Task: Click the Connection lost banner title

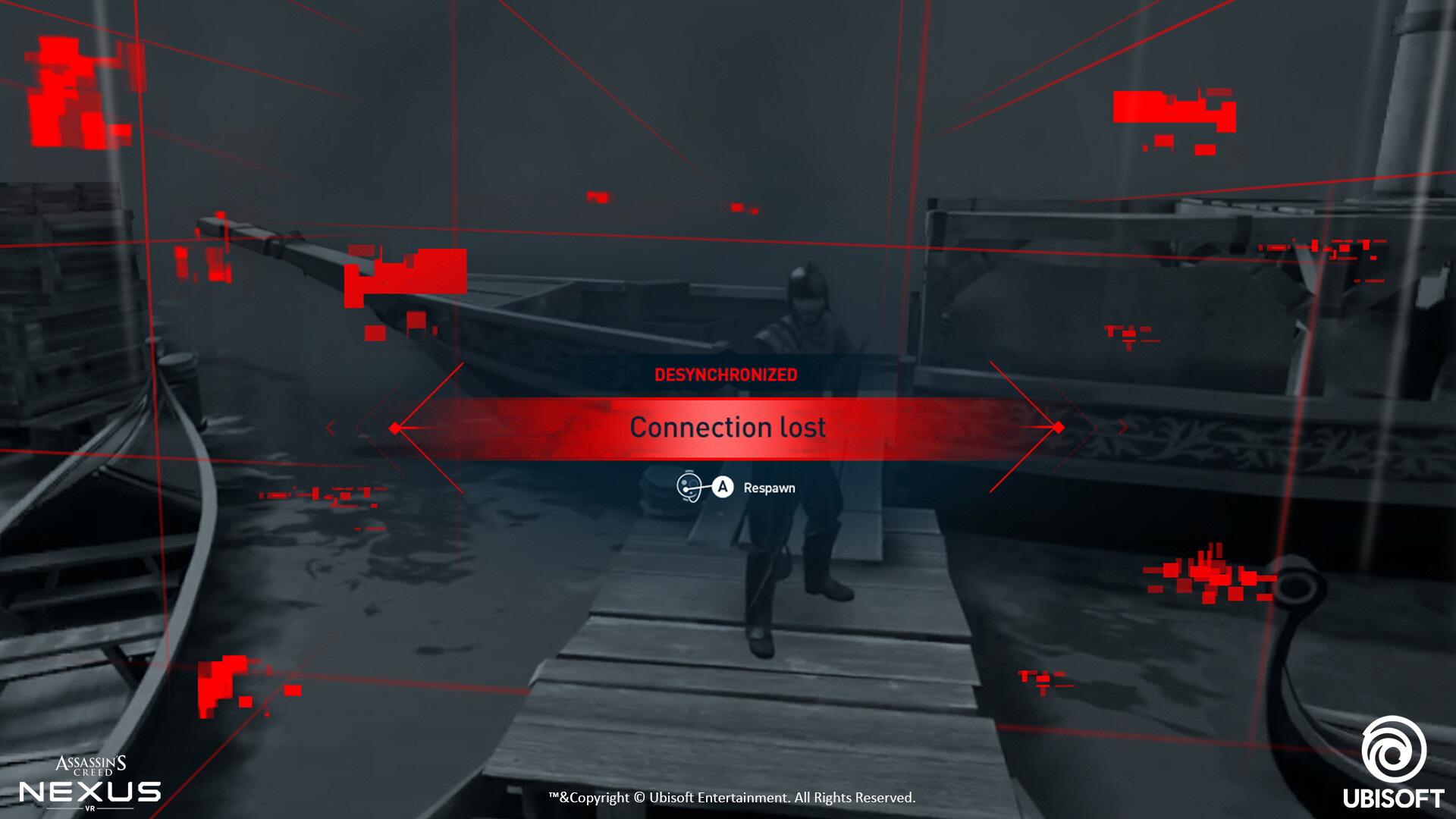Action: pos(727,427)
